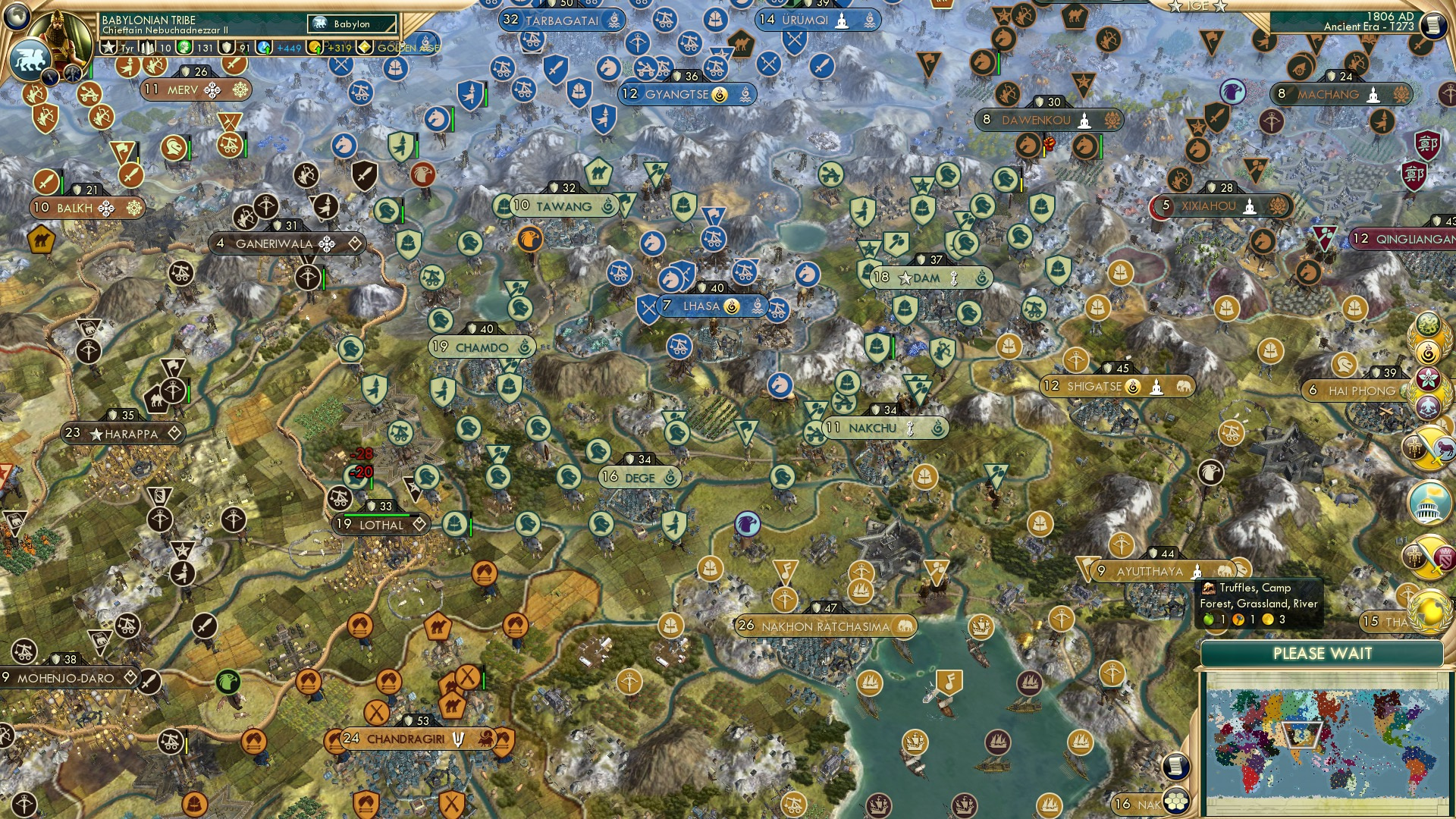Open the gold income display showing +319
This screenshot has height=819, width=1456.
click(334, 47)
